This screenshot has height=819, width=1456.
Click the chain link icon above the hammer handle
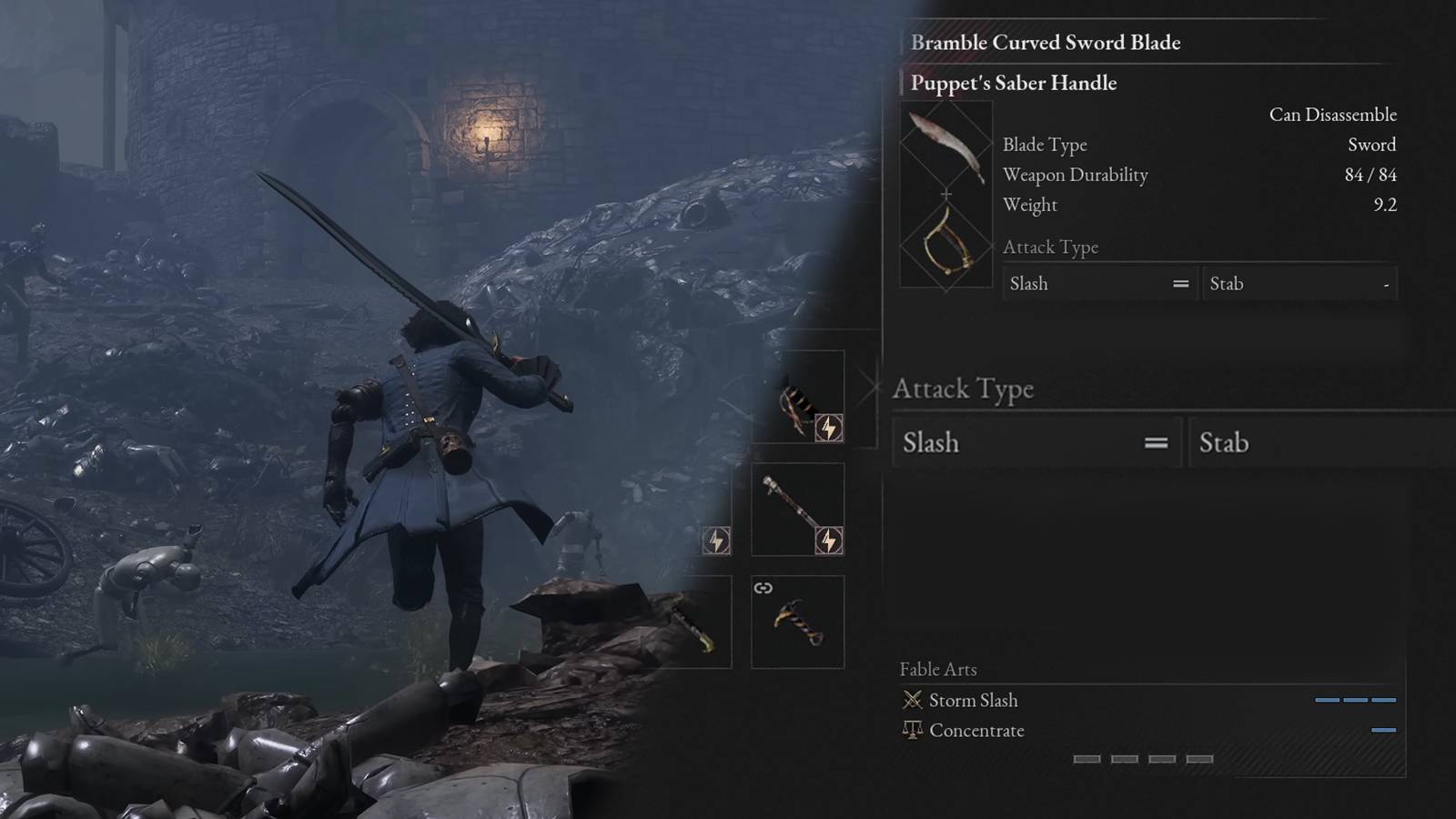[763, 586]
